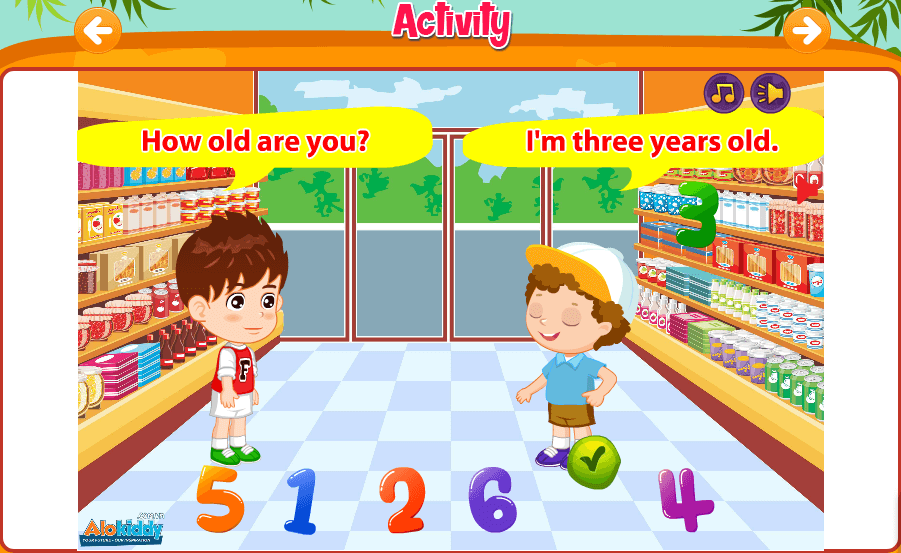
Task: Pick the red-orange number 2
Action: (402, 500)
